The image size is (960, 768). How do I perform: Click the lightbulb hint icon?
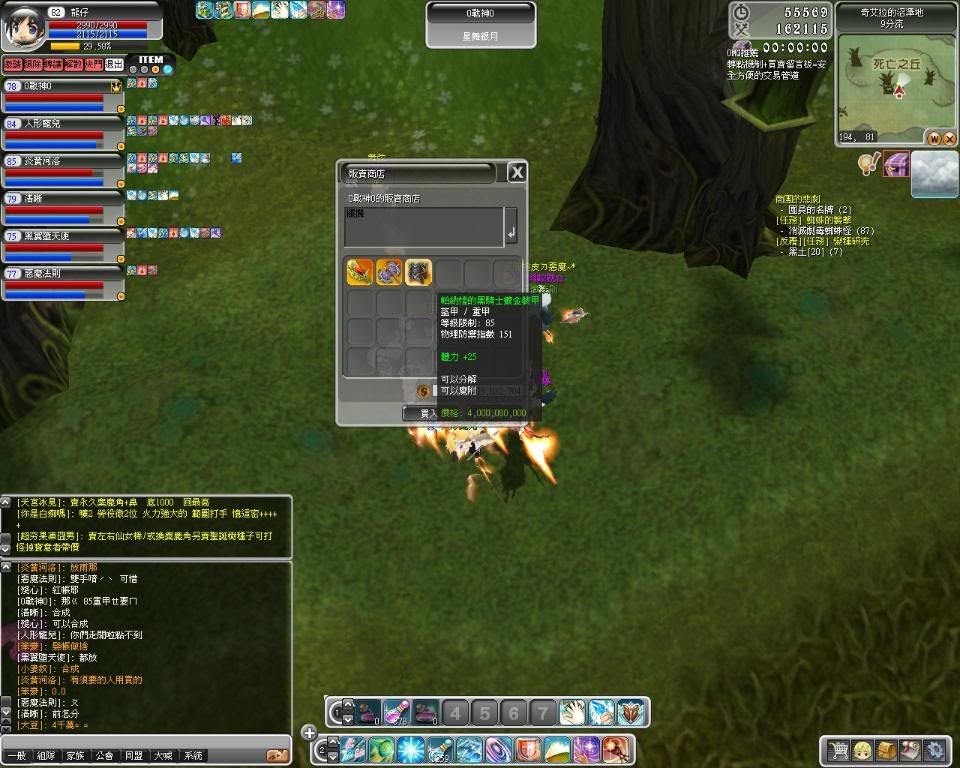pos(867,163)
